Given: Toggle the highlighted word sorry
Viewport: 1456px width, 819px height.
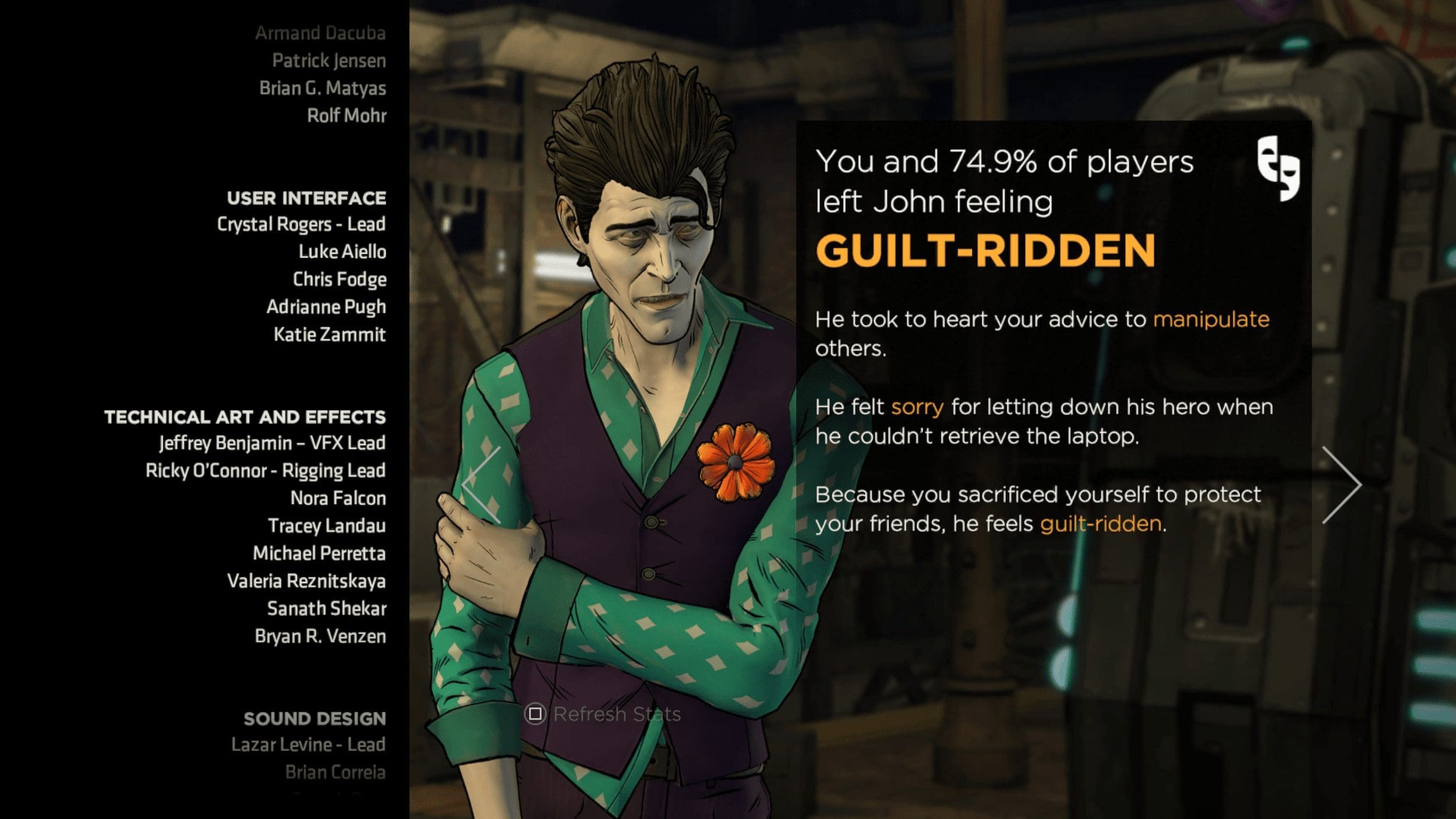Looking at the screenshot, I should click(x=916, y=408).
